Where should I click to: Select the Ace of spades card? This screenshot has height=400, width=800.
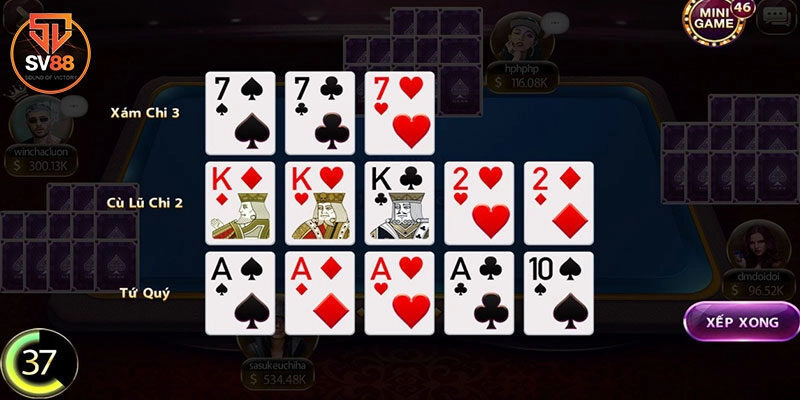[240, 293]
